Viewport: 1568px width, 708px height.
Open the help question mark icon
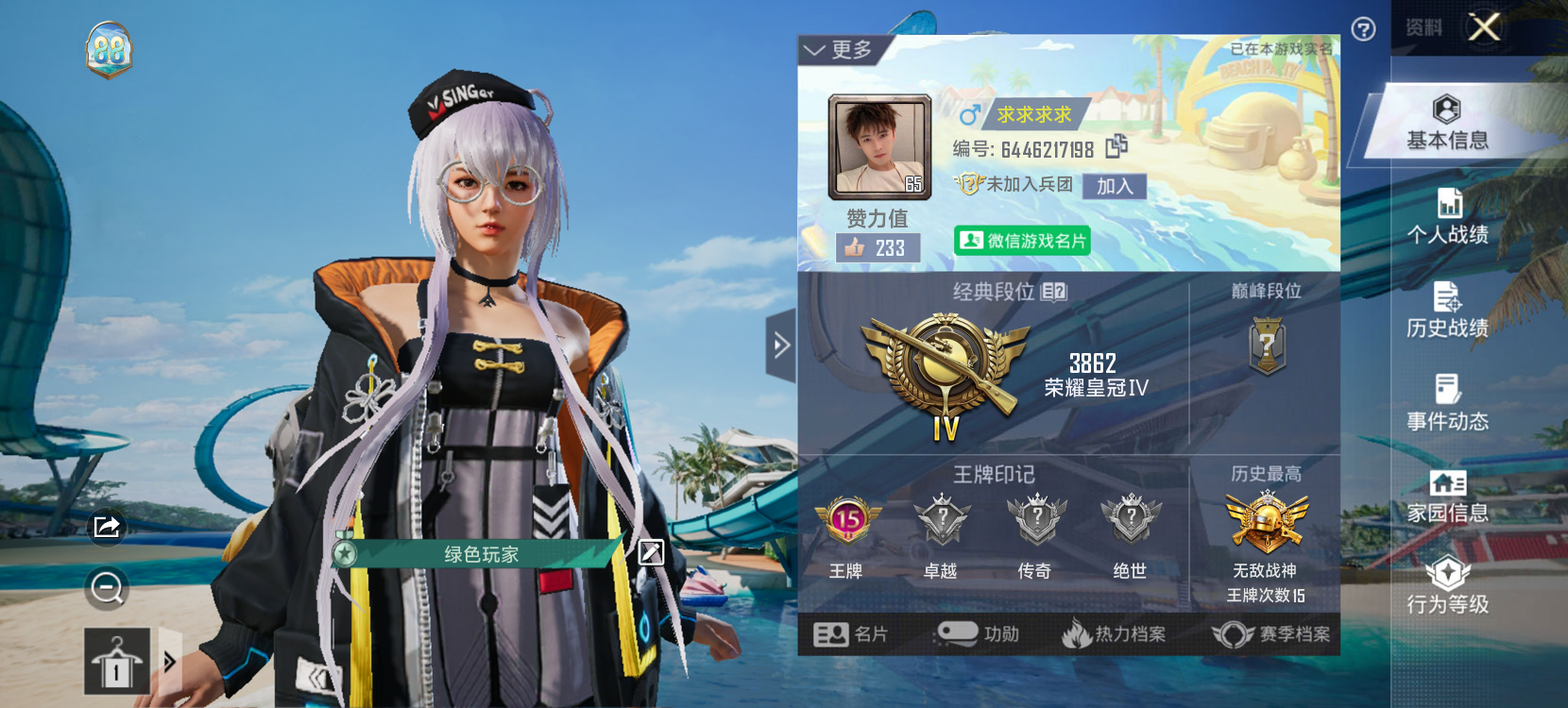click(x=1363, y=29)
